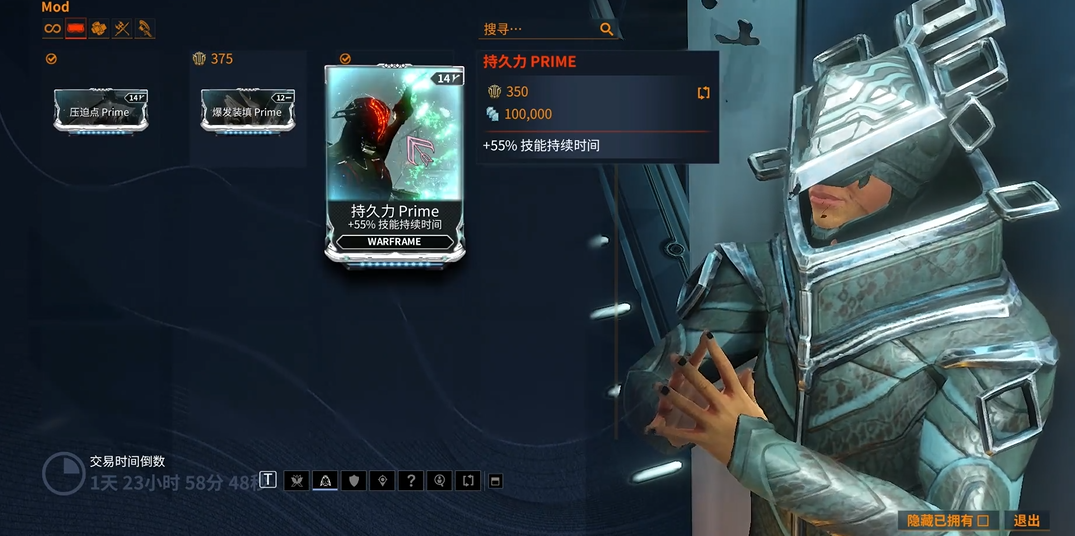Exit the shop with the 退出 button
Viewport: 1075px width, 536px height.
tap(1027, 520)
